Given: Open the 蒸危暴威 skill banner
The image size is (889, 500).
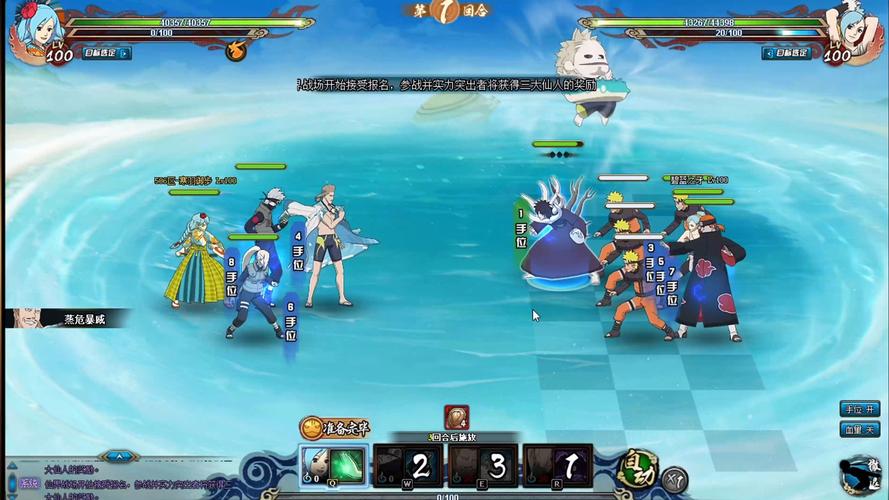Looking at the screenshot, I should click(x=68, y=319).
